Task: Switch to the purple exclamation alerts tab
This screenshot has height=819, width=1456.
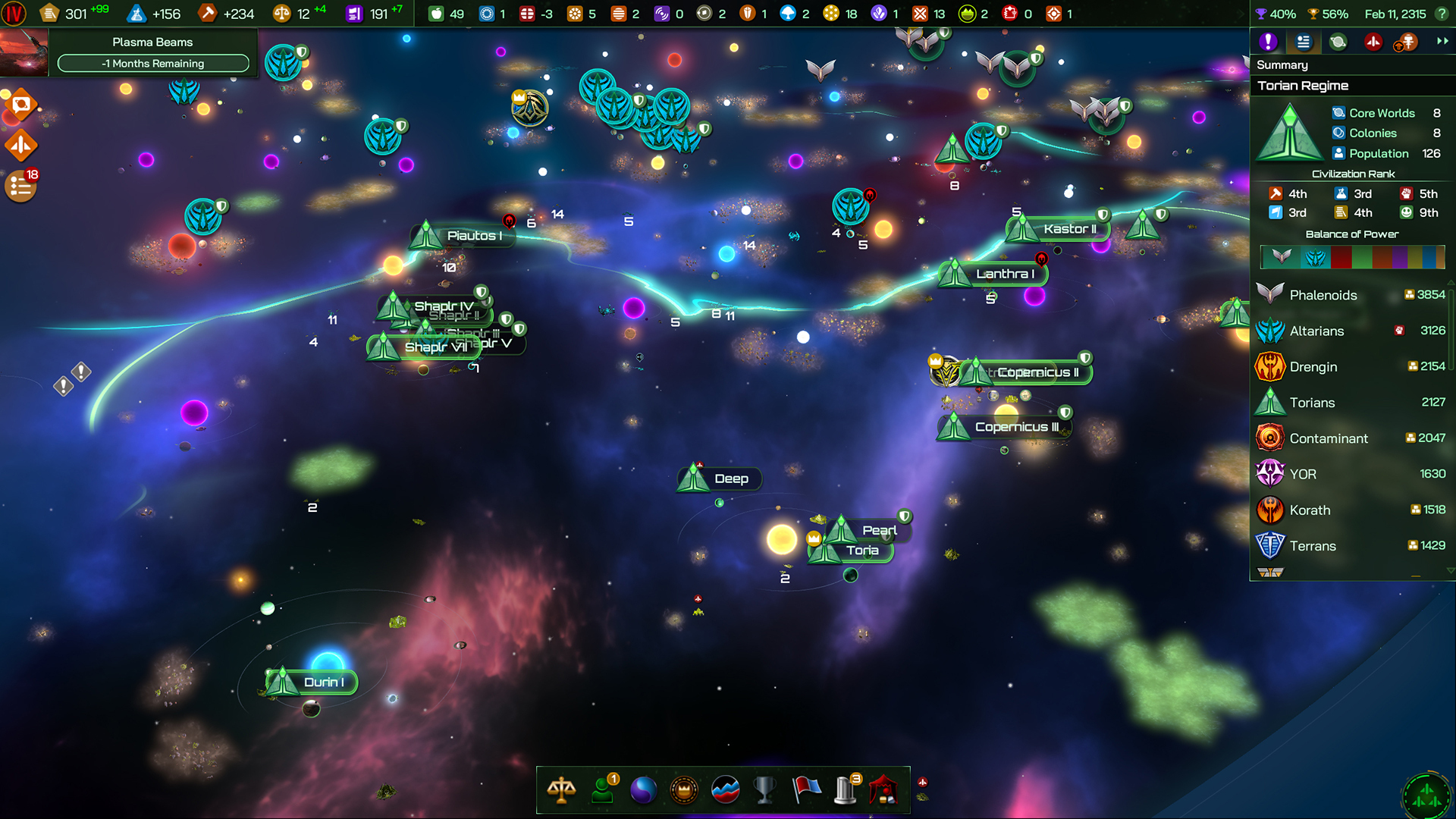Action: click(1268, 42)
